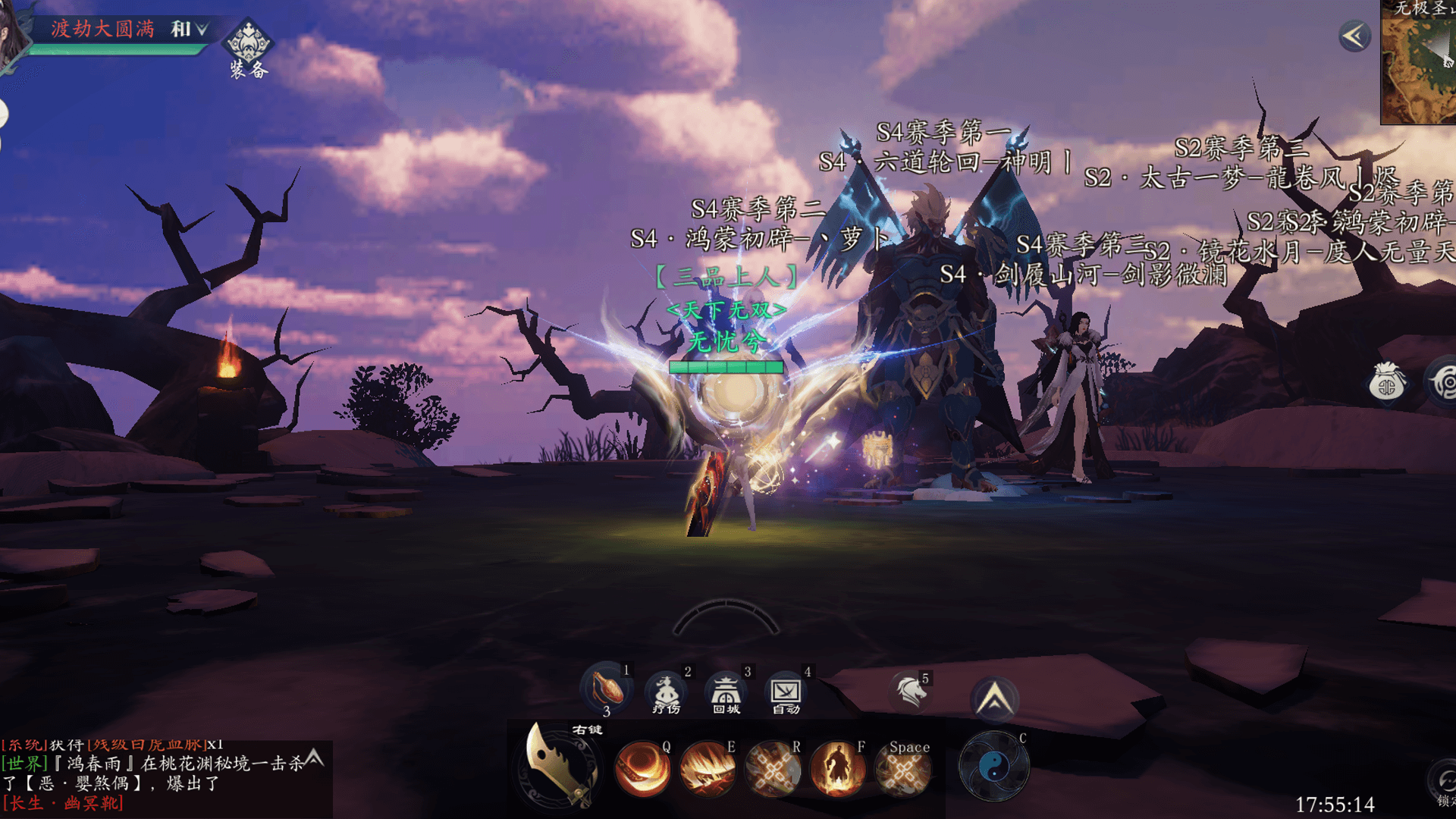Image resolution: width=1456 pixels, height=819 pixels.
Task: Click 回城 to return to town
Action: pos(726,692)
